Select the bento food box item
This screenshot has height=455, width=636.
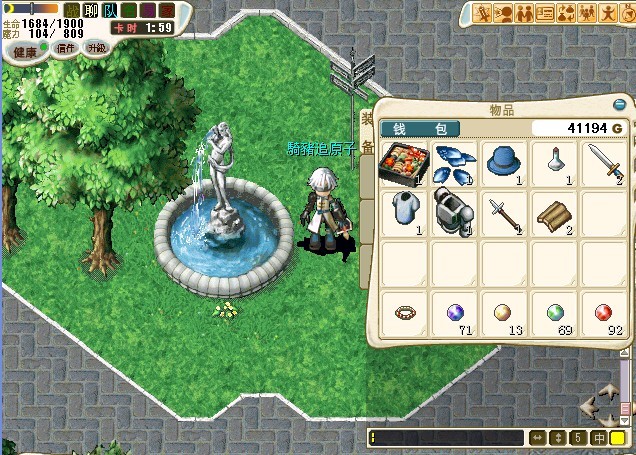point(405,161)
